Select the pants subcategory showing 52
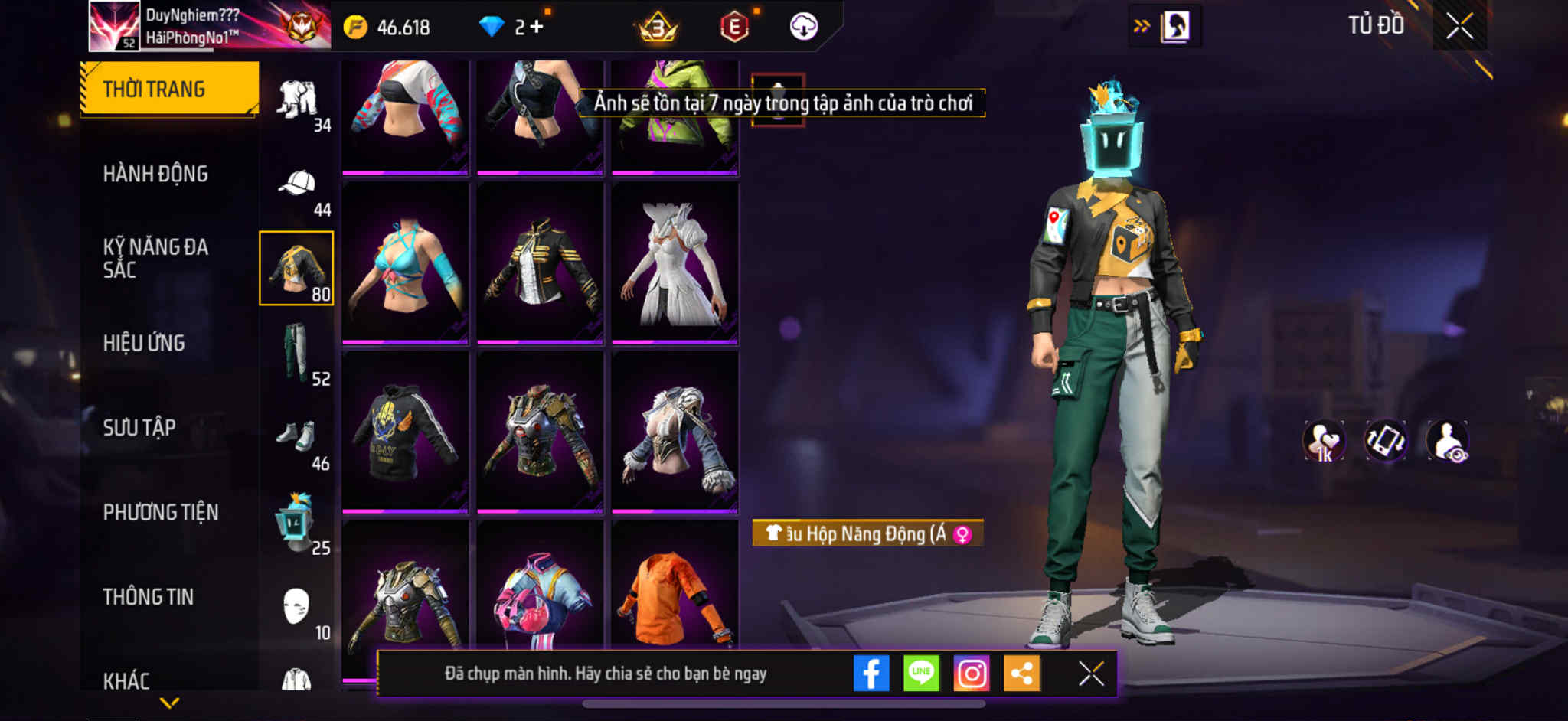 [x=297, y=353]
